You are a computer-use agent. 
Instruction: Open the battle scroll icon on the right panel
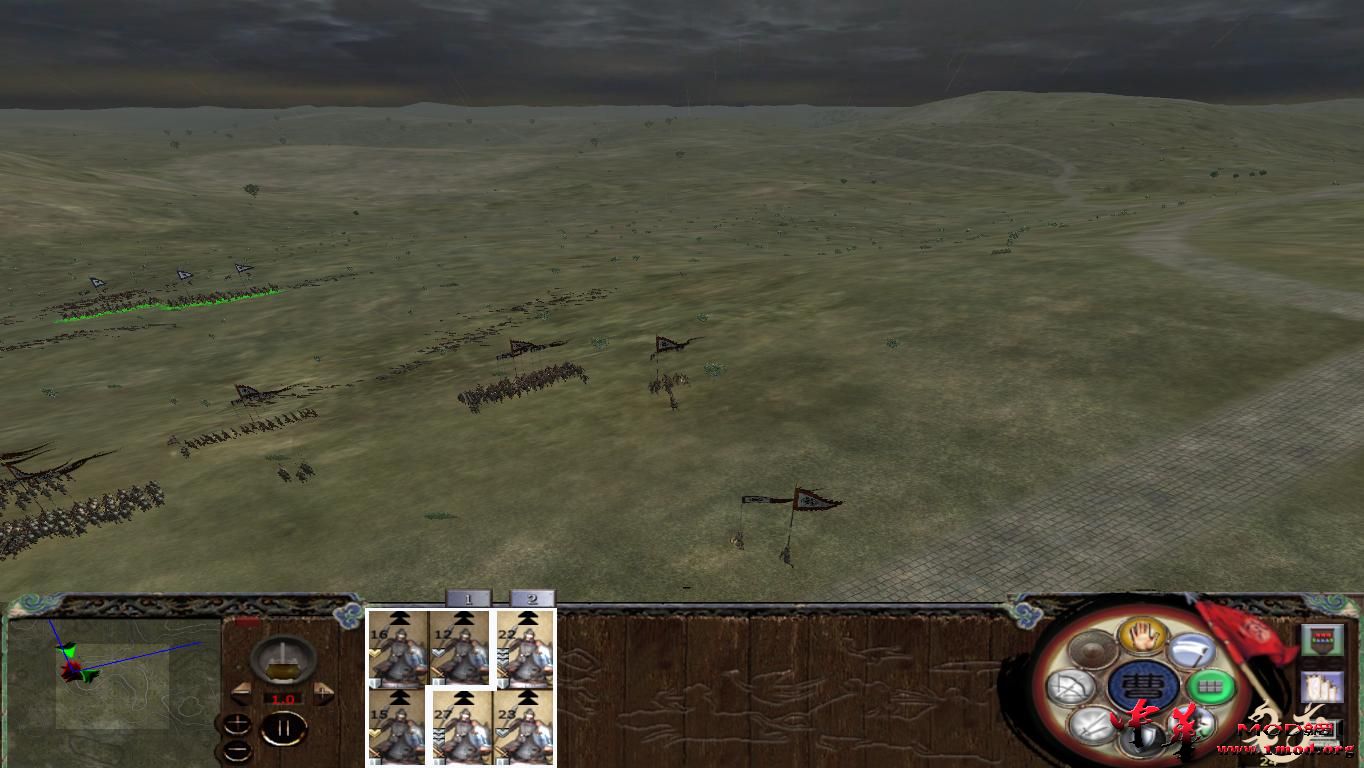(1323, 688)
